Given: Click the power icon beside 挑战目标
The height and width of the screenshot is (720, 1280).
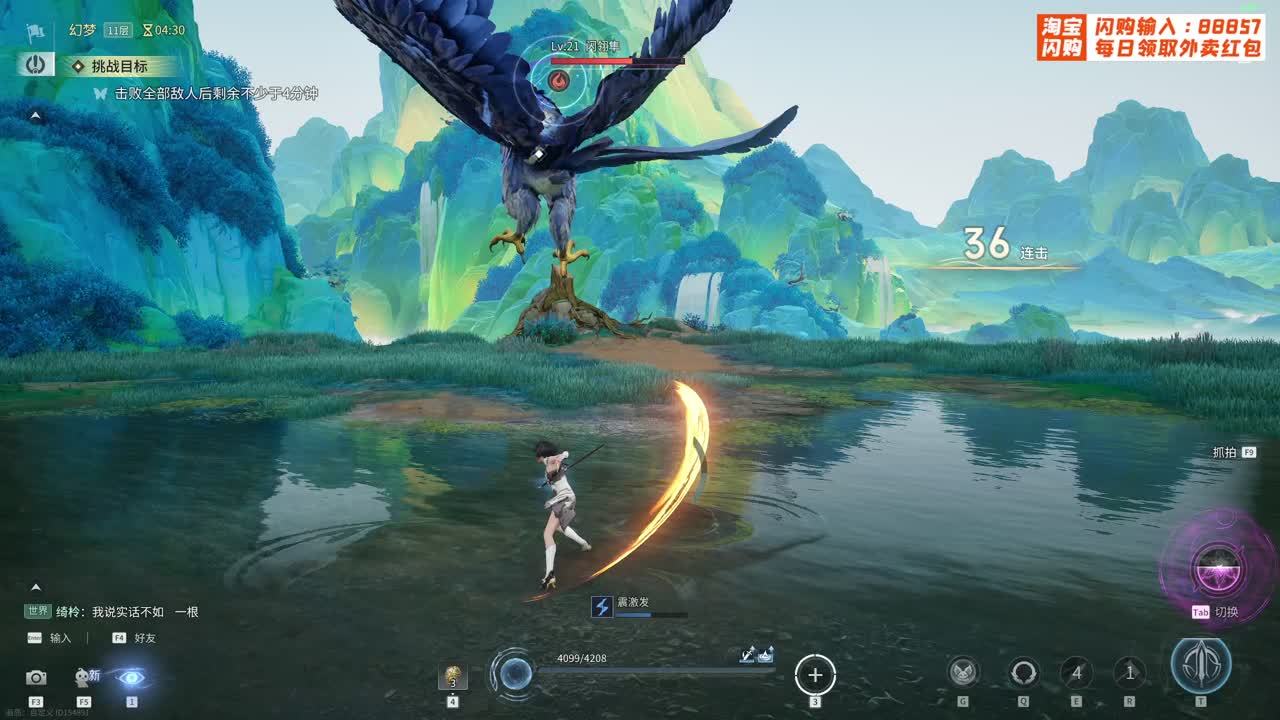Looking at the screenshot, I should 36,65.
